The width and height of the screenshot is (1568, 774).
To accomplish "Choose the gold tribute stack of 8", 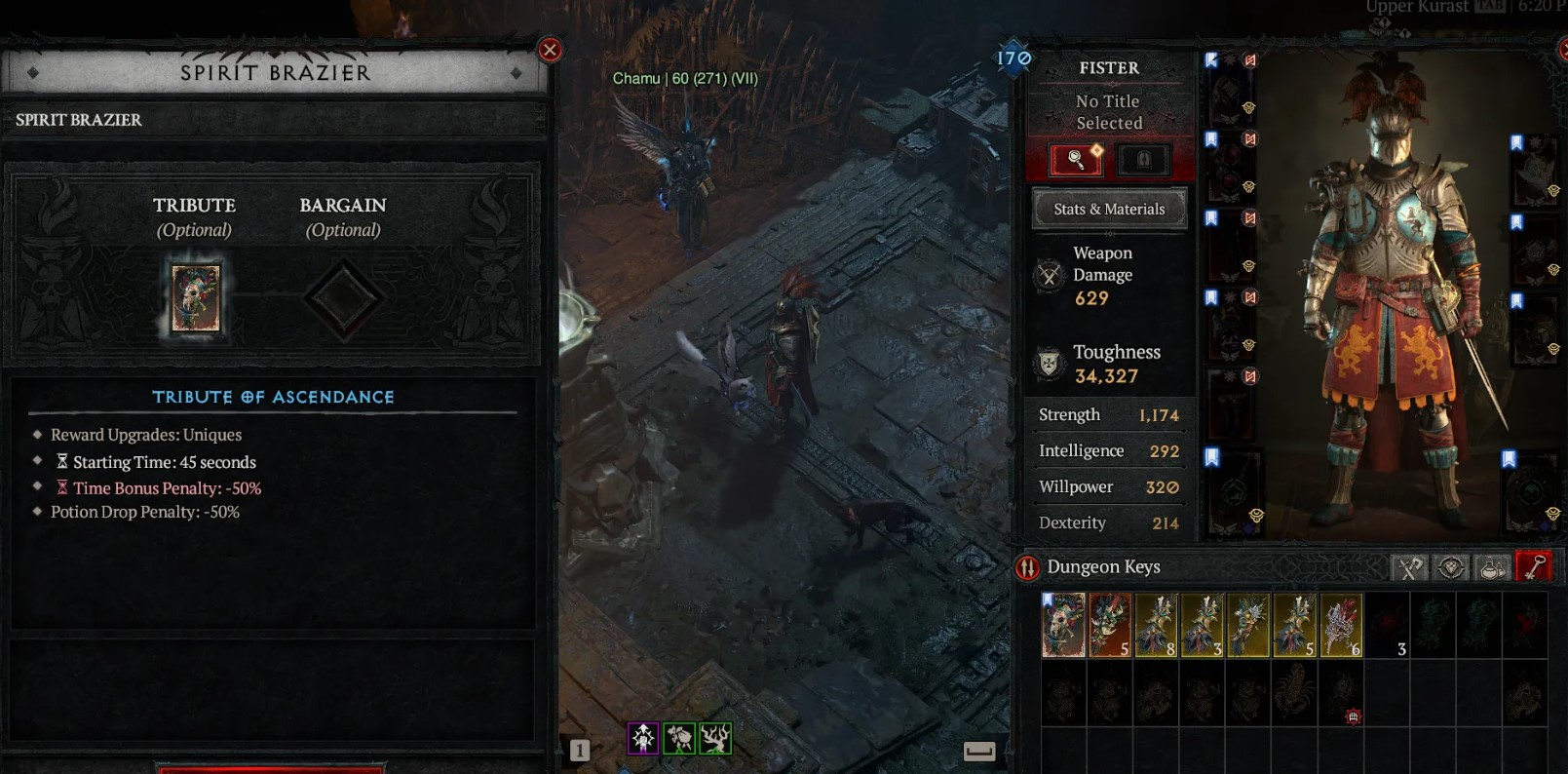I will coord(1156,625).
